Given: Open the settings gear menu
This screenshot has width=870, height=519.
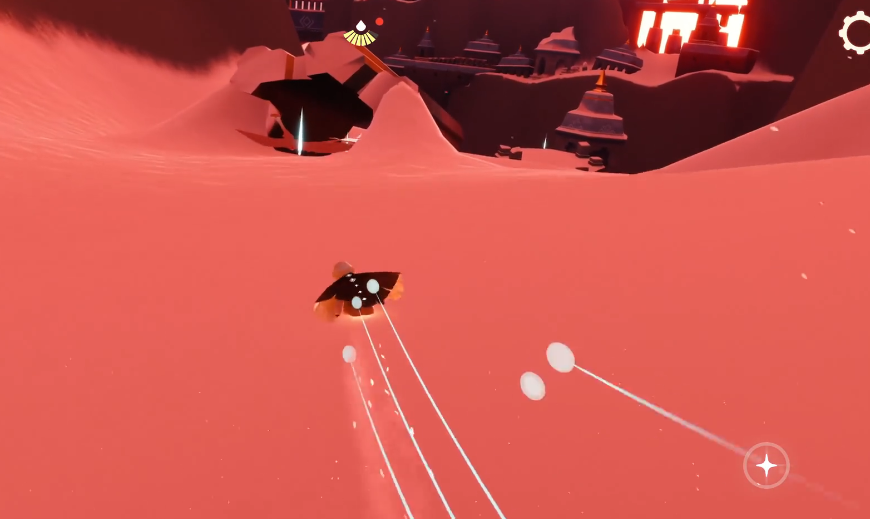Looking at the screenshot, I should pos(857,33).
